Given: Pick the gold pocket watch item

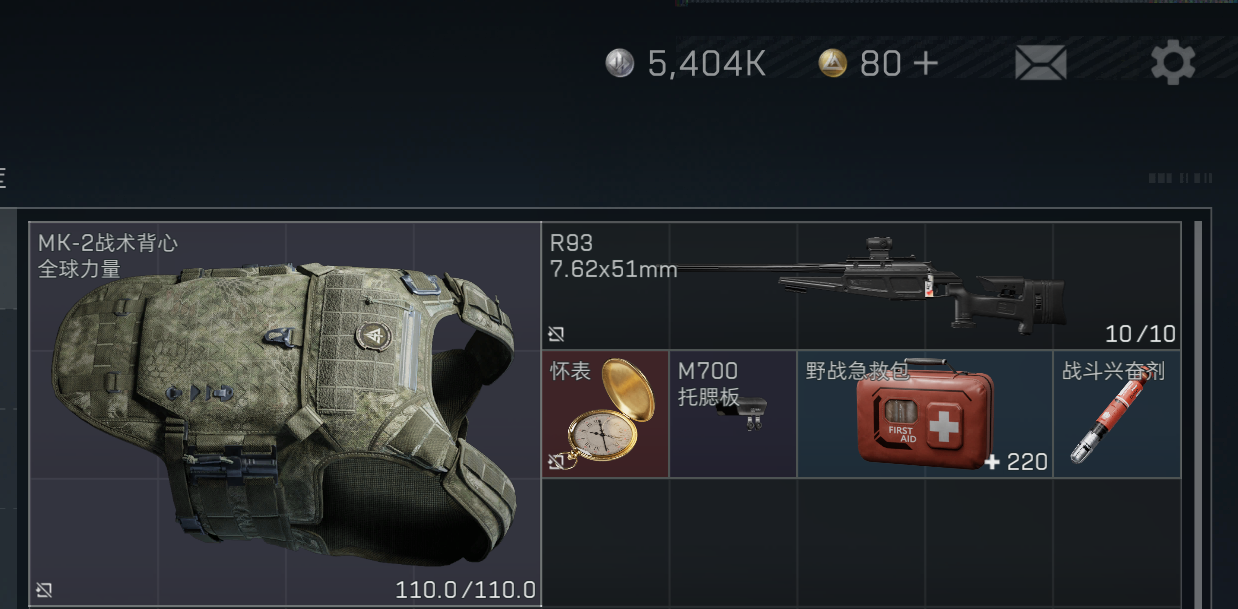Looking at the screenshot, I should click(605, 414).
